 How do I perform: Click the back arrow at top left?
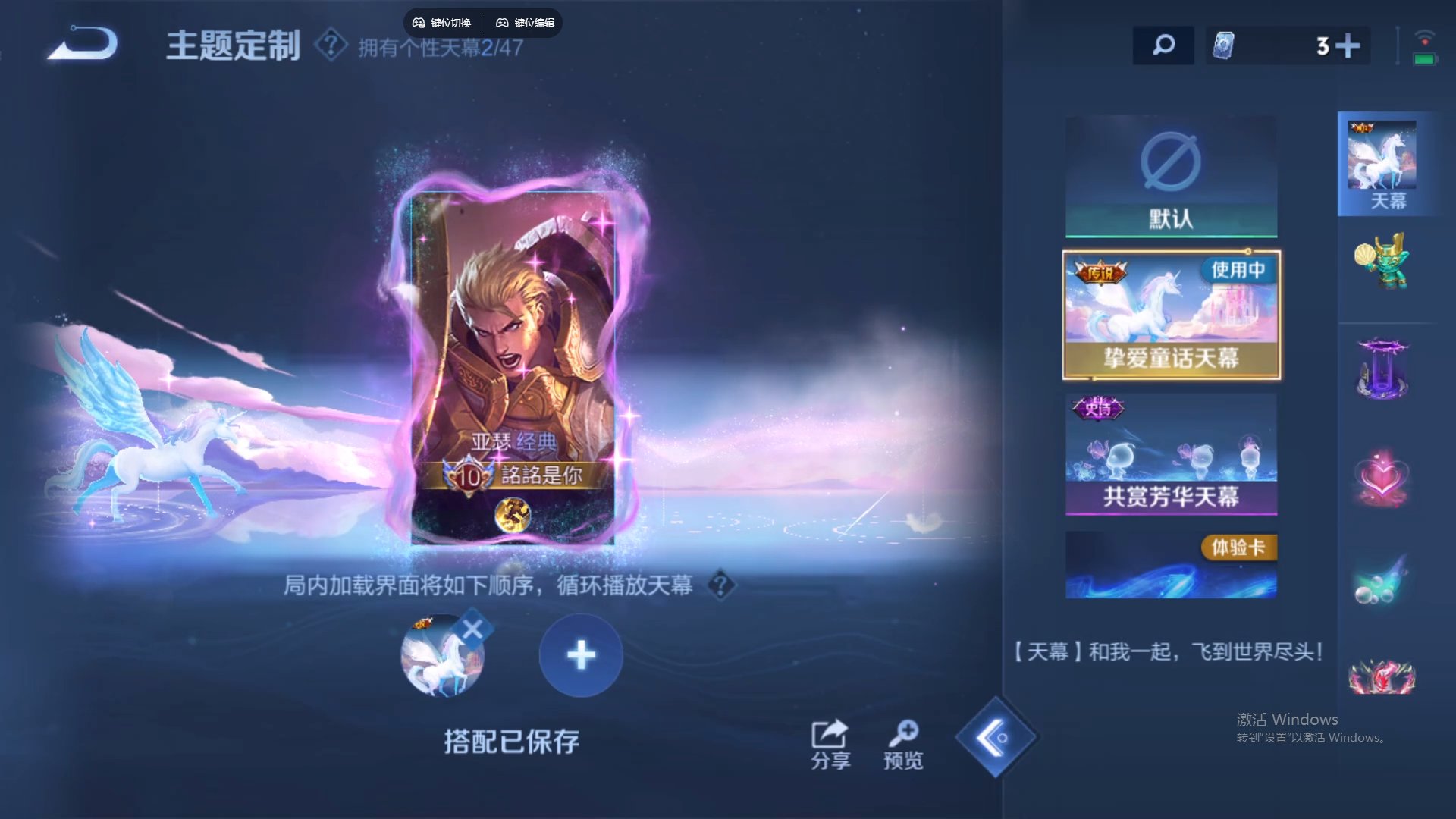tap(83, 44)
